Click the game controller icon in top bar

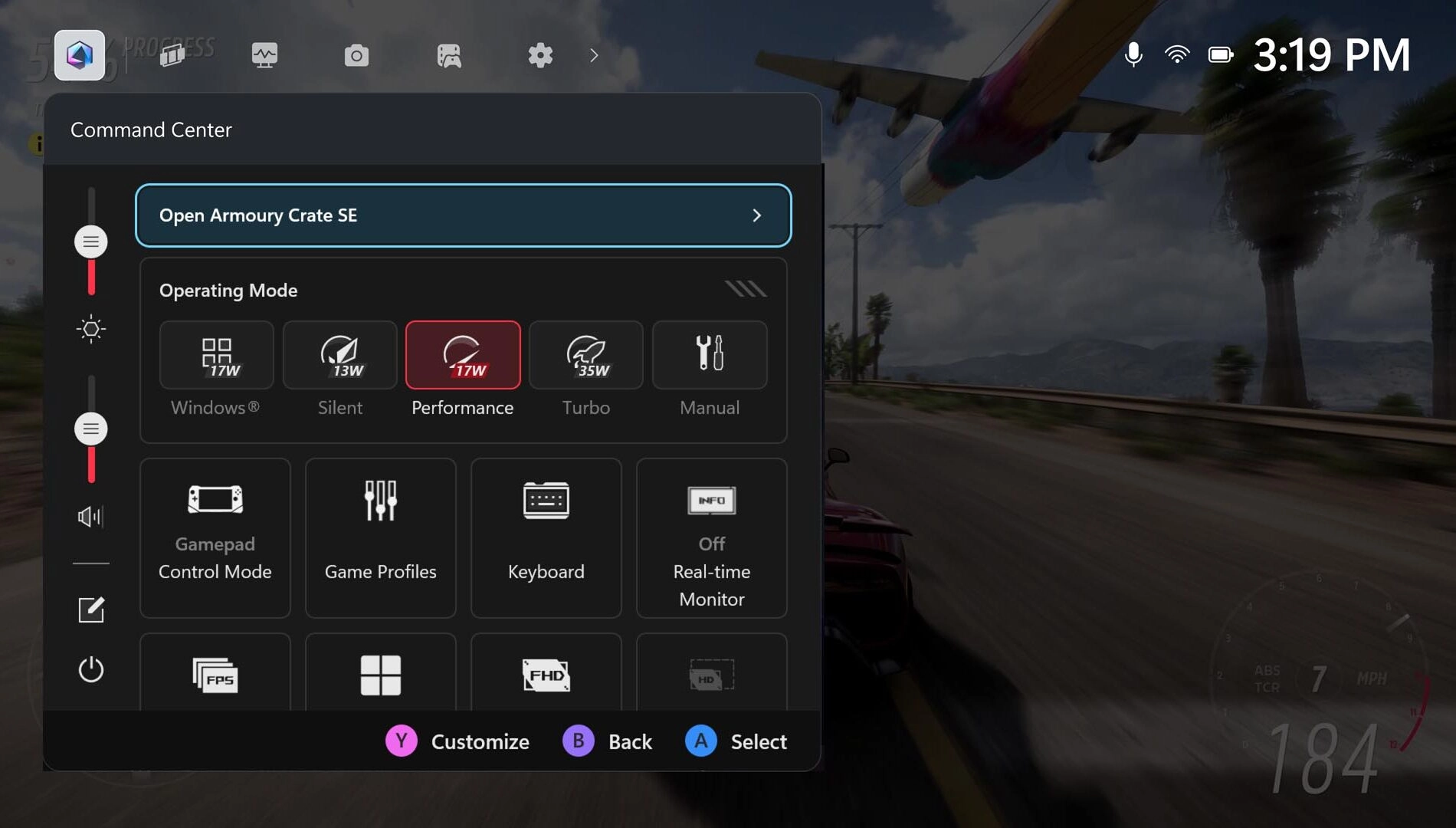tap(449, 55)
